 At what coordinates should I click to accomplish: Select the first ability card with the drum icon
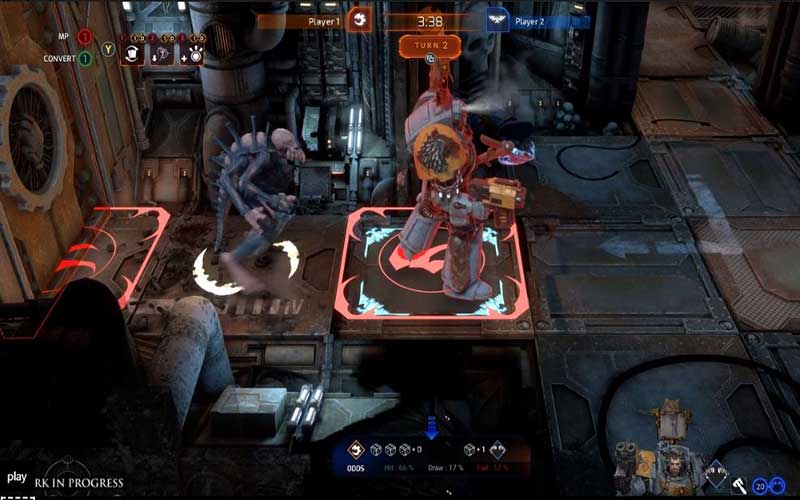pyautogui.click(x=133, y=55)
